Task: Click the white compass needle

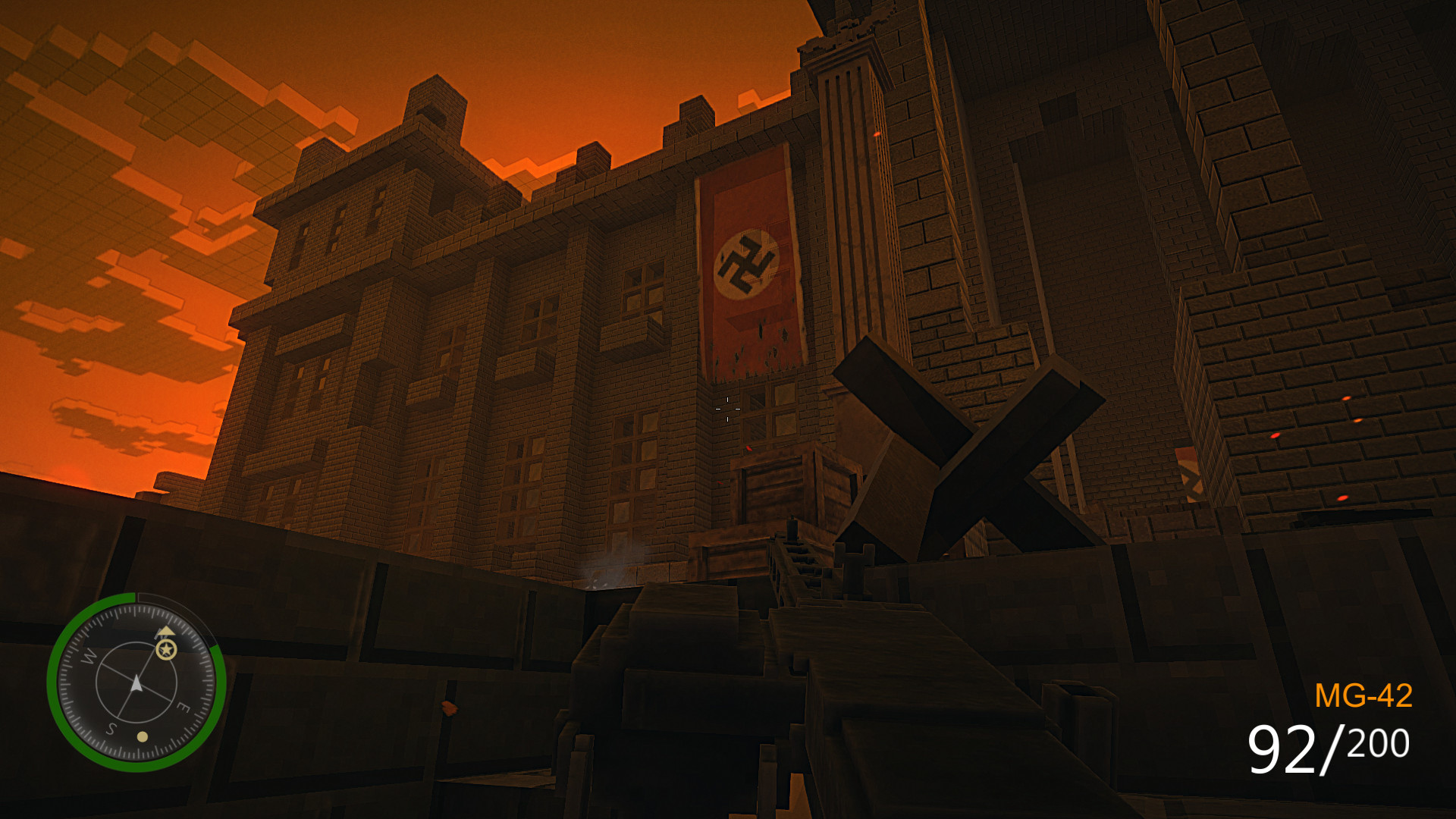Action: coord(136,683)
